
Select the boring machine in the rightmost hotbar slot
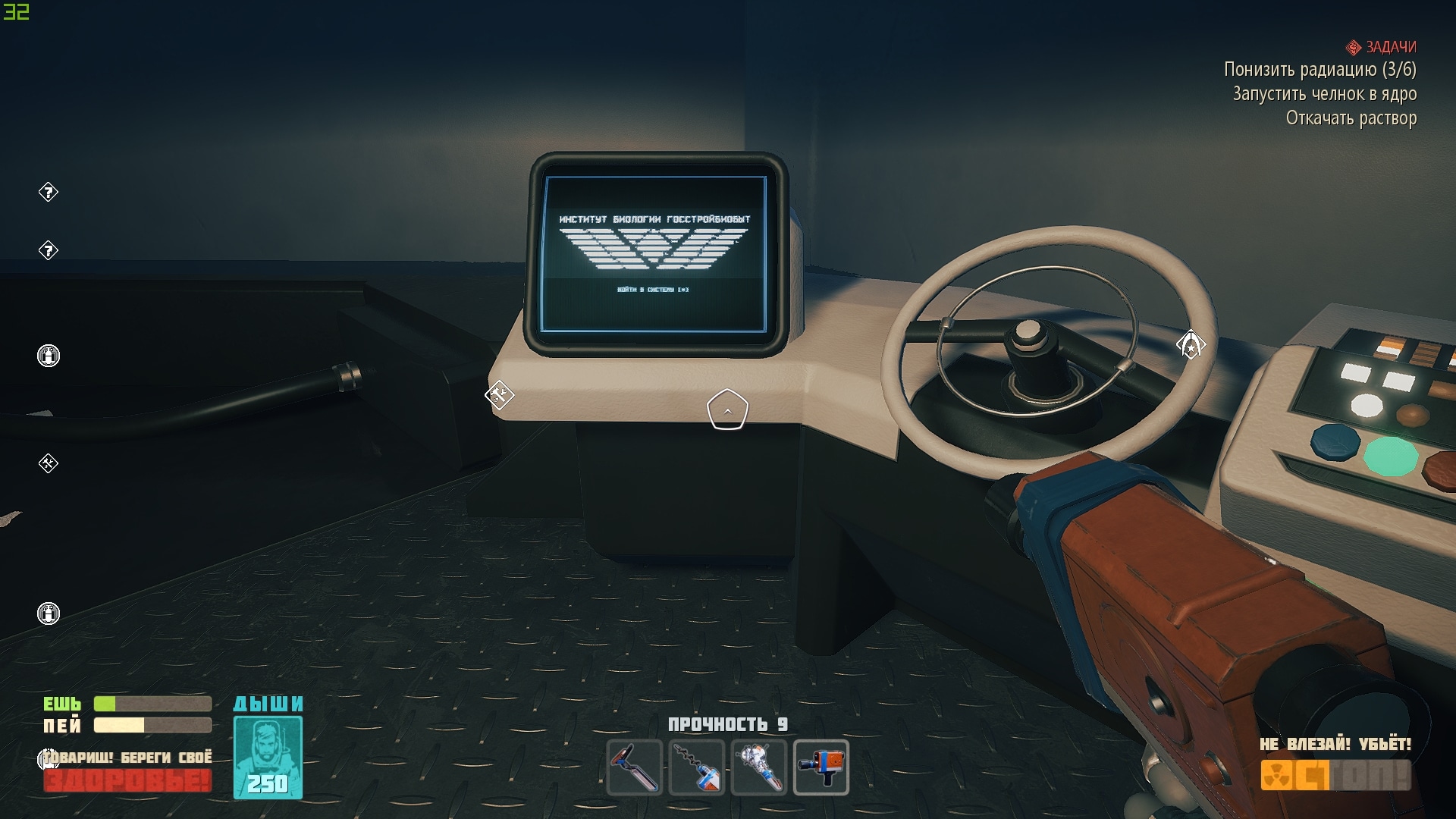pos(821,767)
